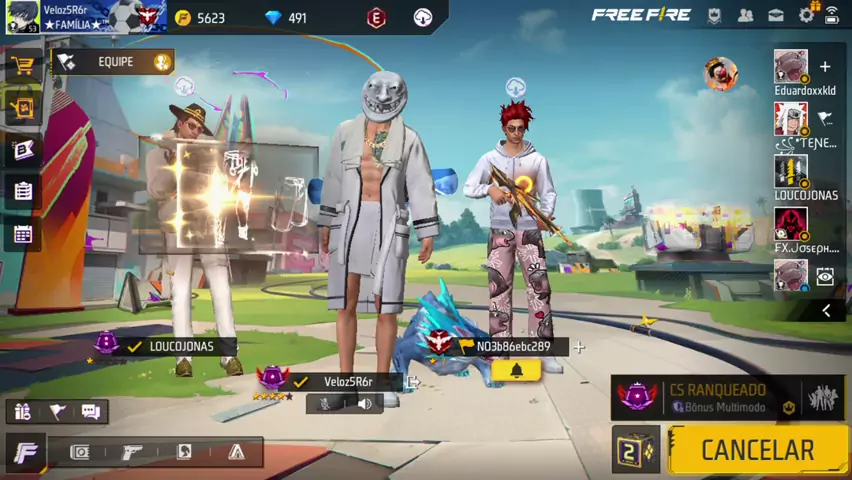This screenshot has height=480, width=852.
Task: Open the chat speech bubble
Action: click(91, 411)
